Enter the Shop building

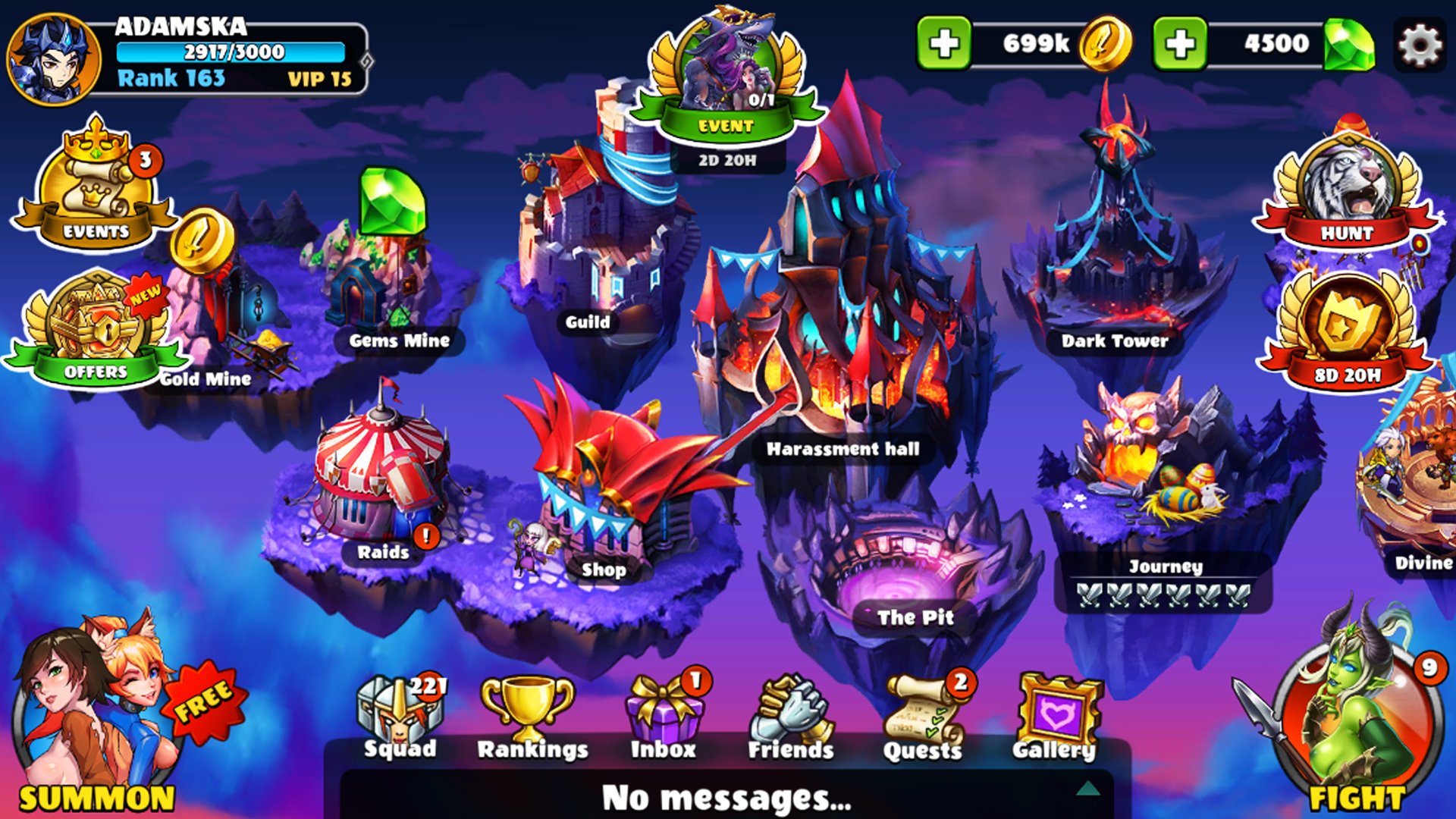(x=607, y=485)
